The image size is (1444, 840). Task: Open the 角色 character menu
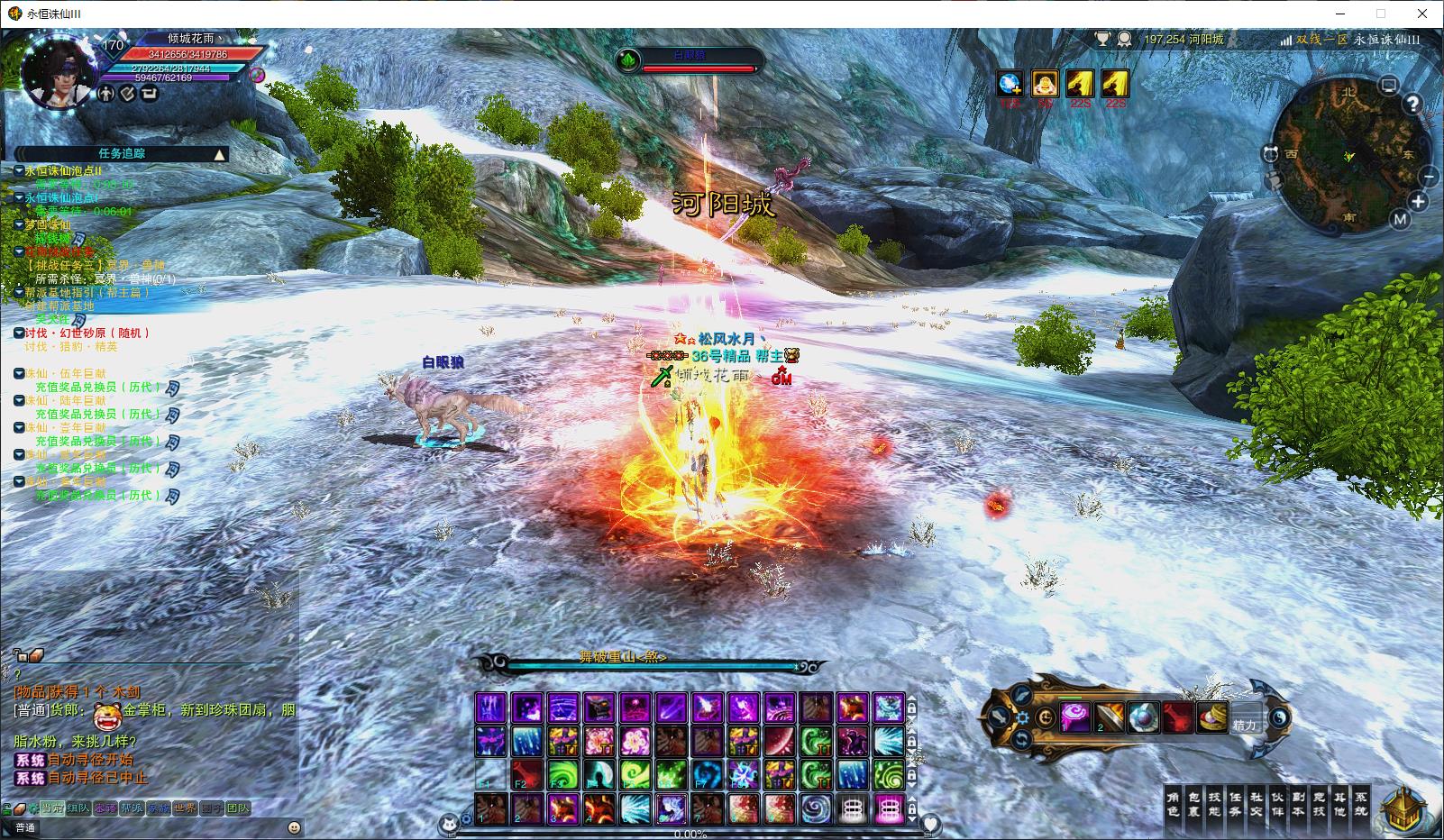tap(1173, 804)
